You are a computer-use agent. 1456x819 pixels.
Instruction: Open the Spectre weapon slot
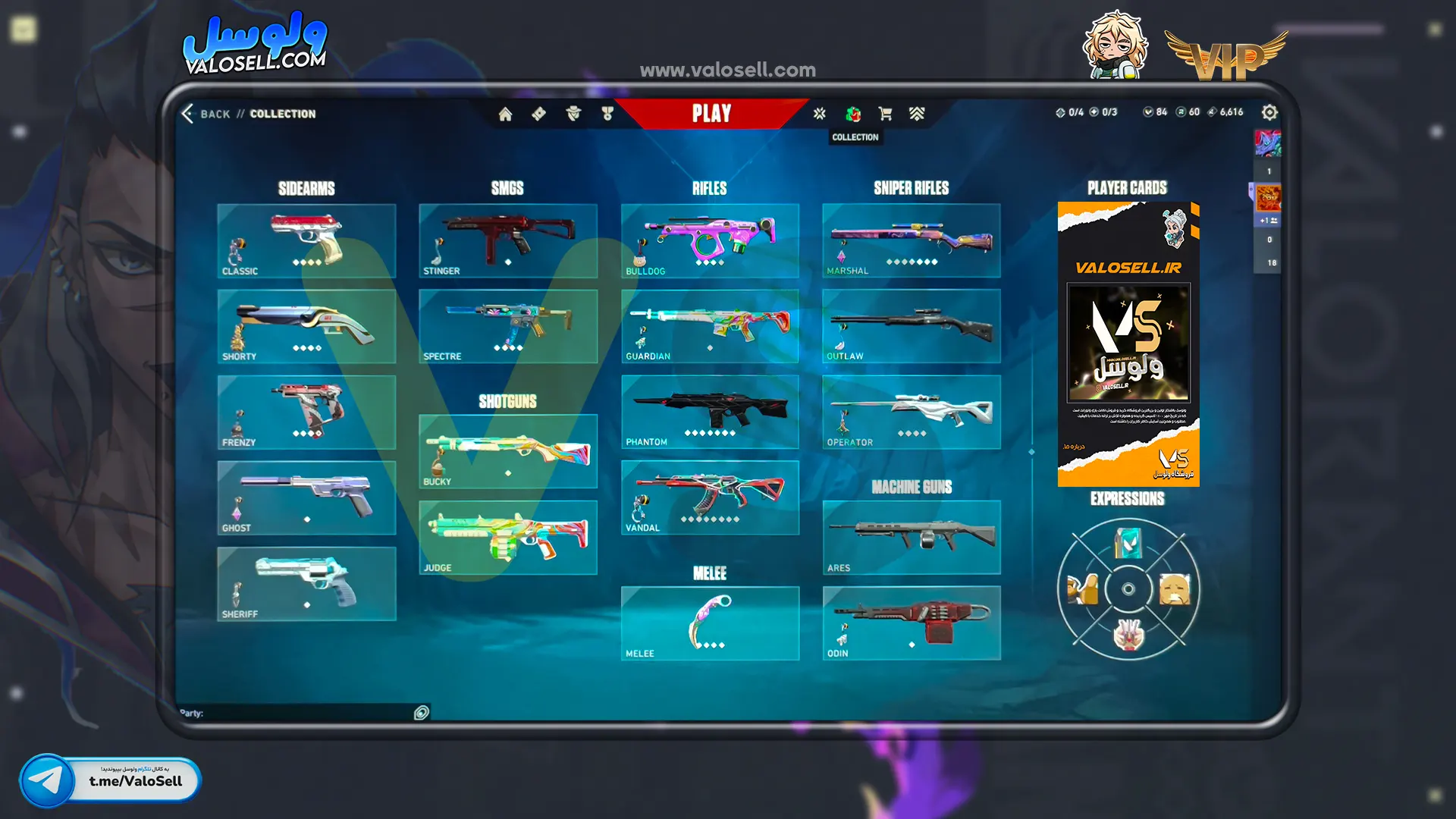[507, 326]
